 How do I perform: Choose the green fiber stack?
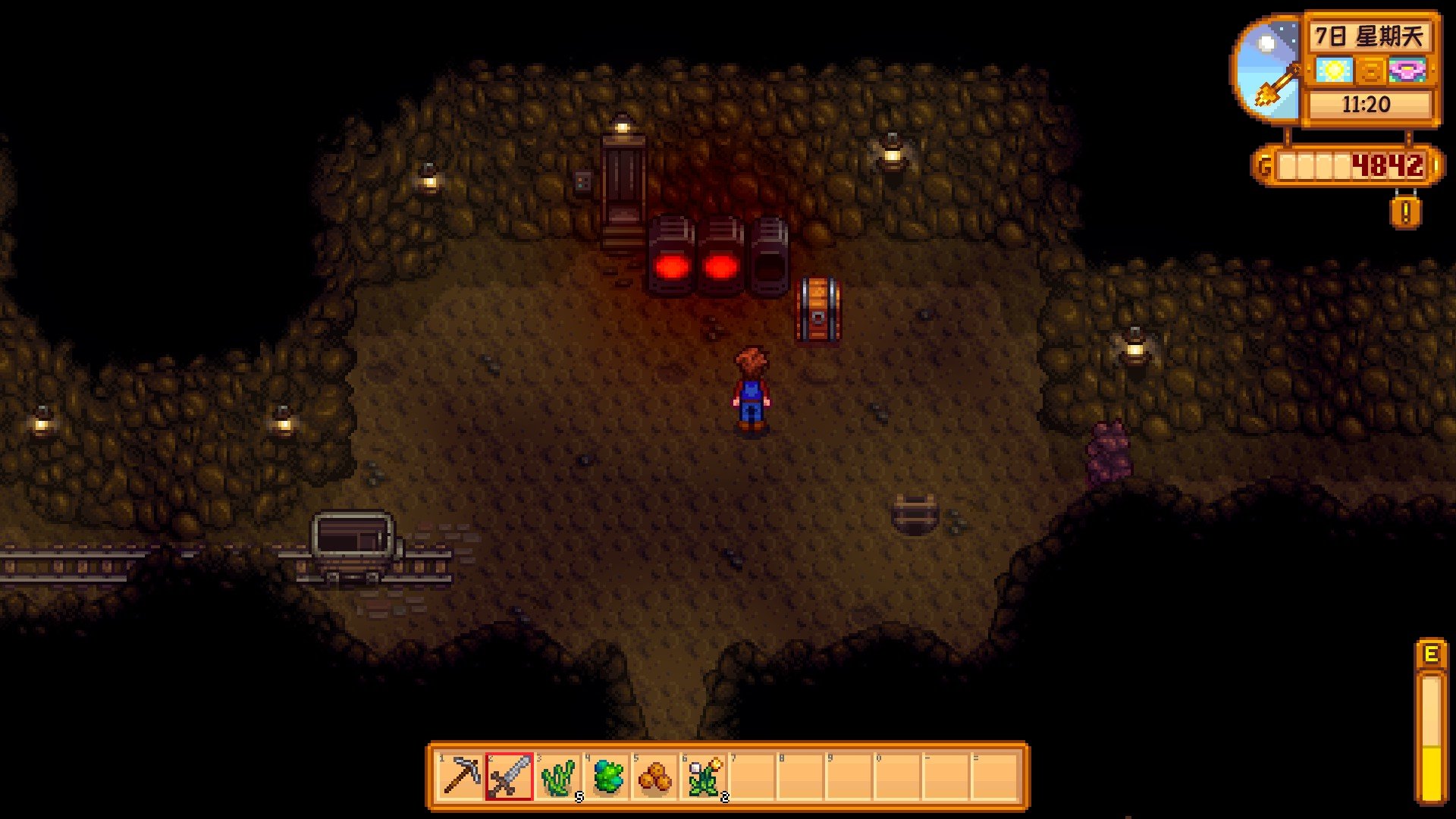pos(558,777)
